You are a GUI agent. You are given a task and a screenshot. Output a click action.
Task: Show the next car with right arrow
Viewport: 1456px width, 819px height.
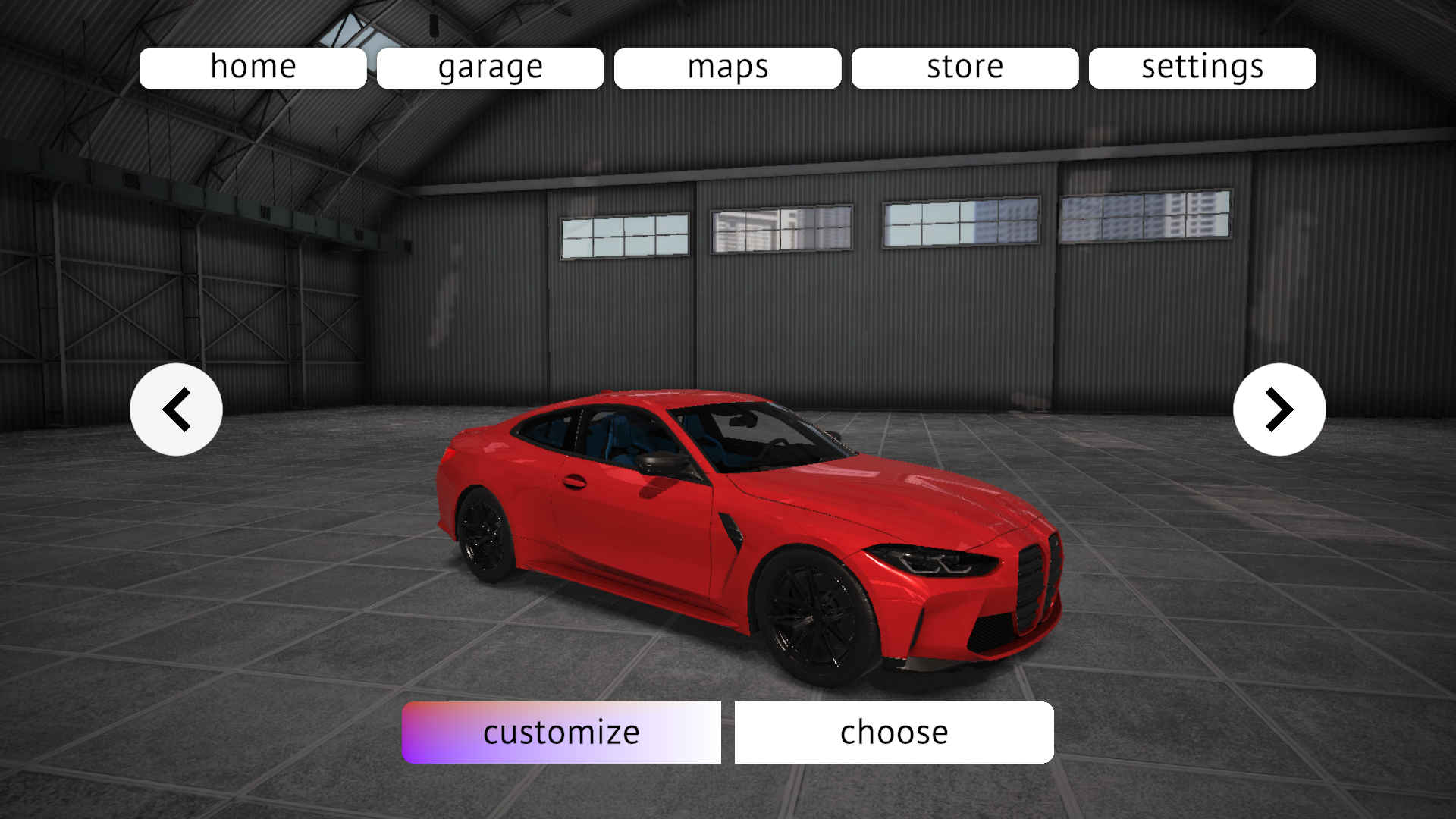tap(1279, 409)
